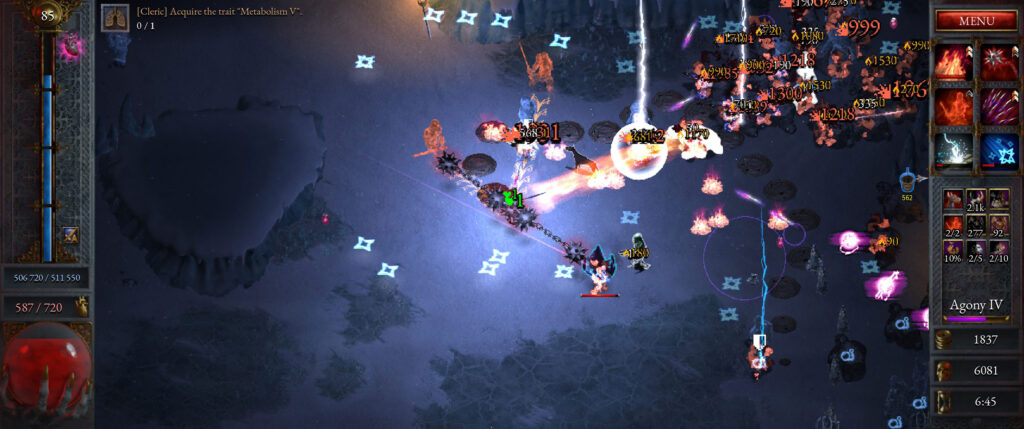Click the Metabolism V quest lungs icon
Screen dimensions: 1024x429
pos(115,17)
